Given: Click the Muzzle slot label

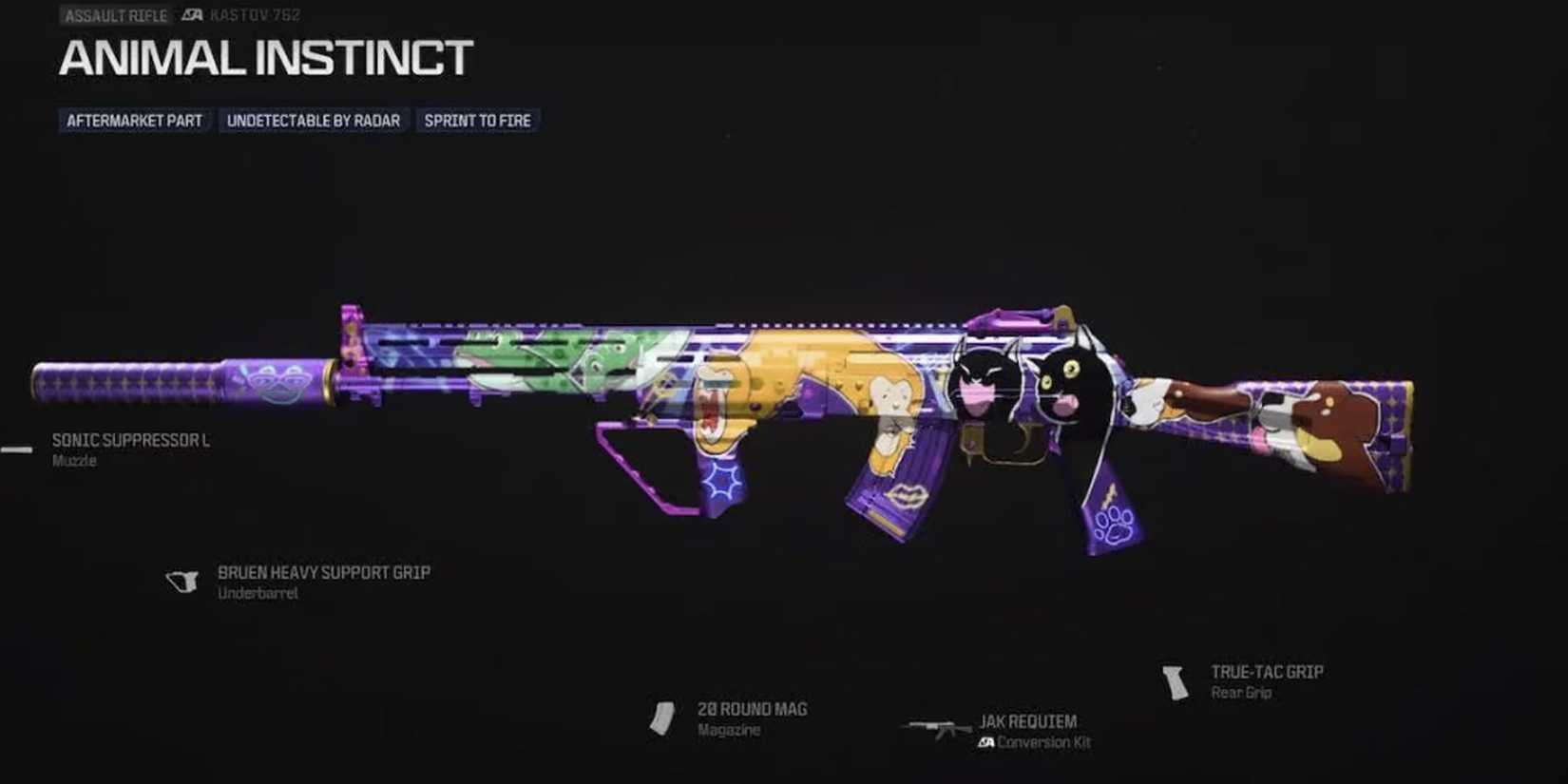Looking at the screenshot, I should [x=72, y=460].
